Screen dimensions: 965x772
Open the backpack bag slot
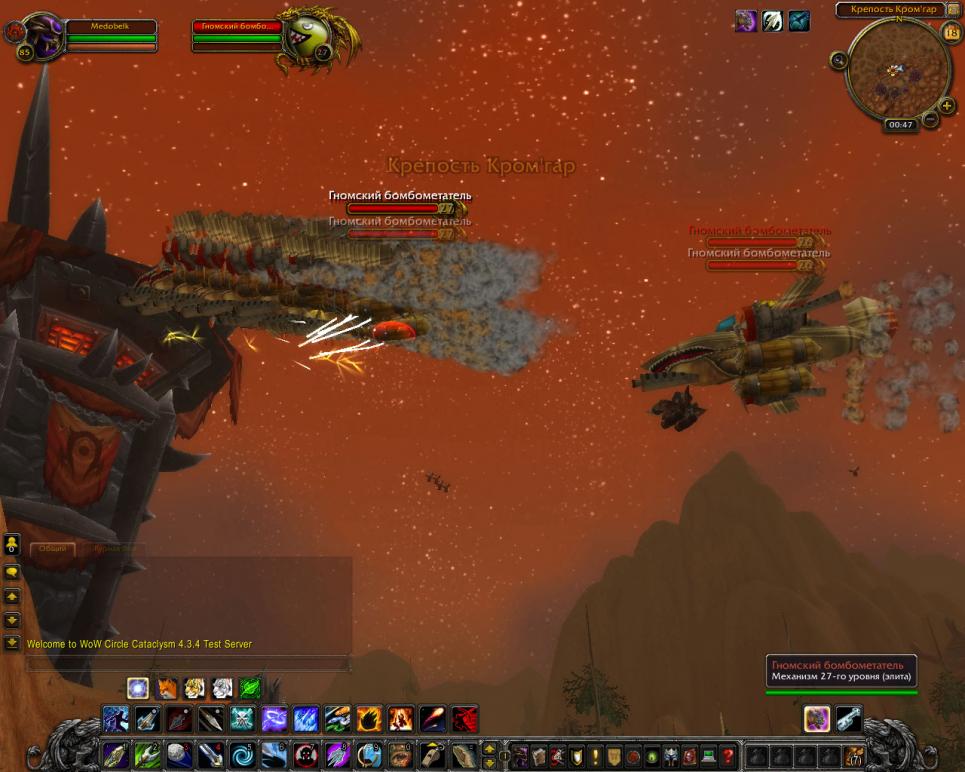854,756
